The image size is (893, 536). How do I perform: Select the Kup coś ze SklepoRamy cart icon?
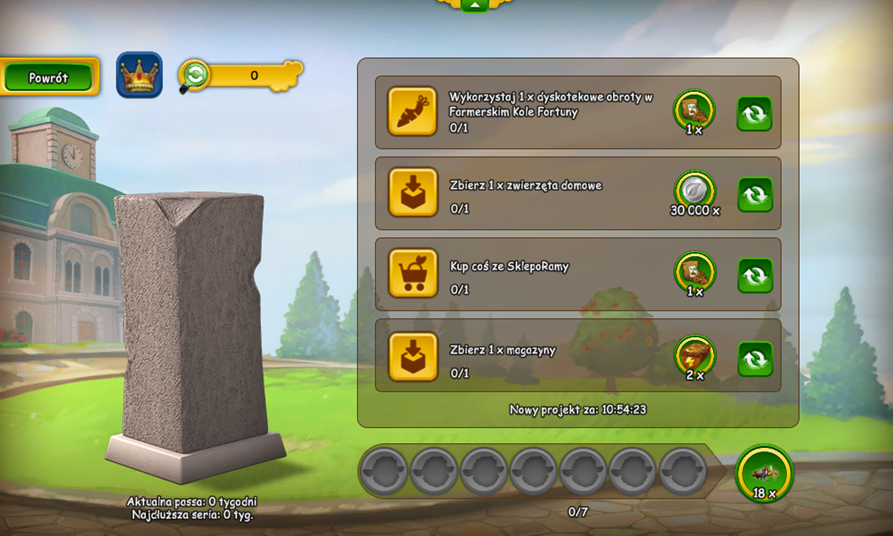click(413, 274)
